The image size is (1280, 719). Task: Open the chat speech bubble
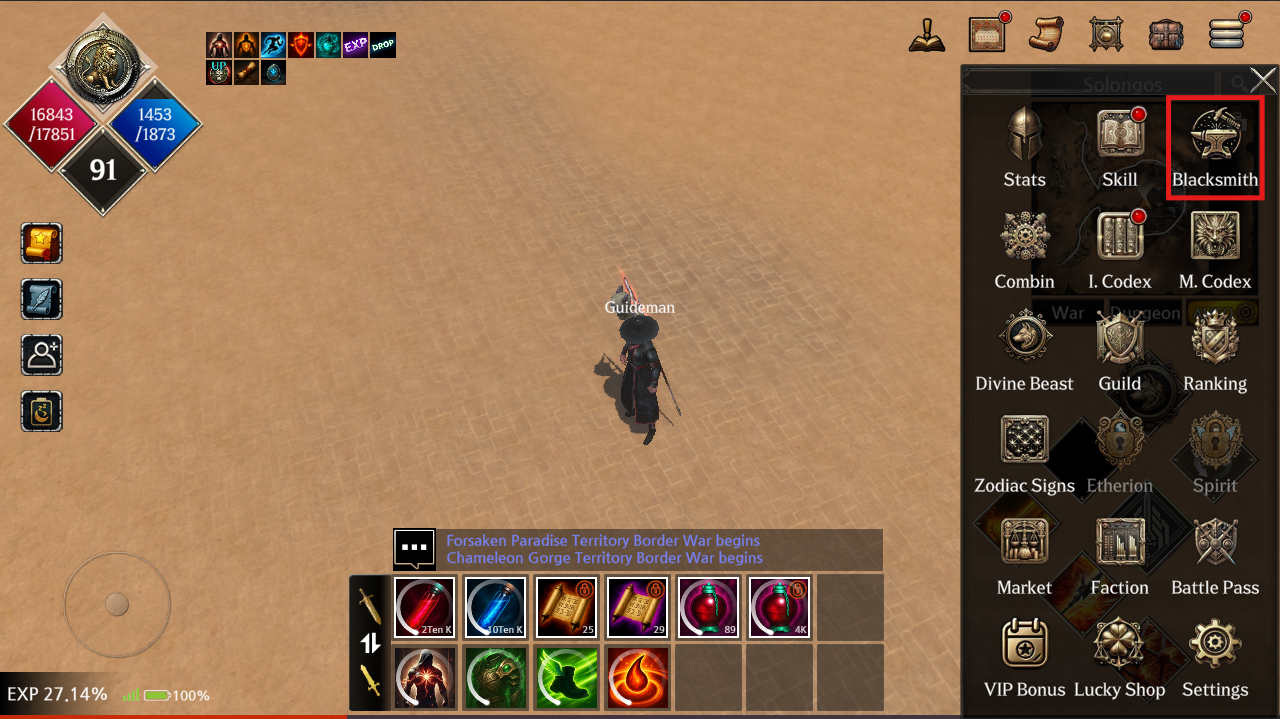(414, 548)
